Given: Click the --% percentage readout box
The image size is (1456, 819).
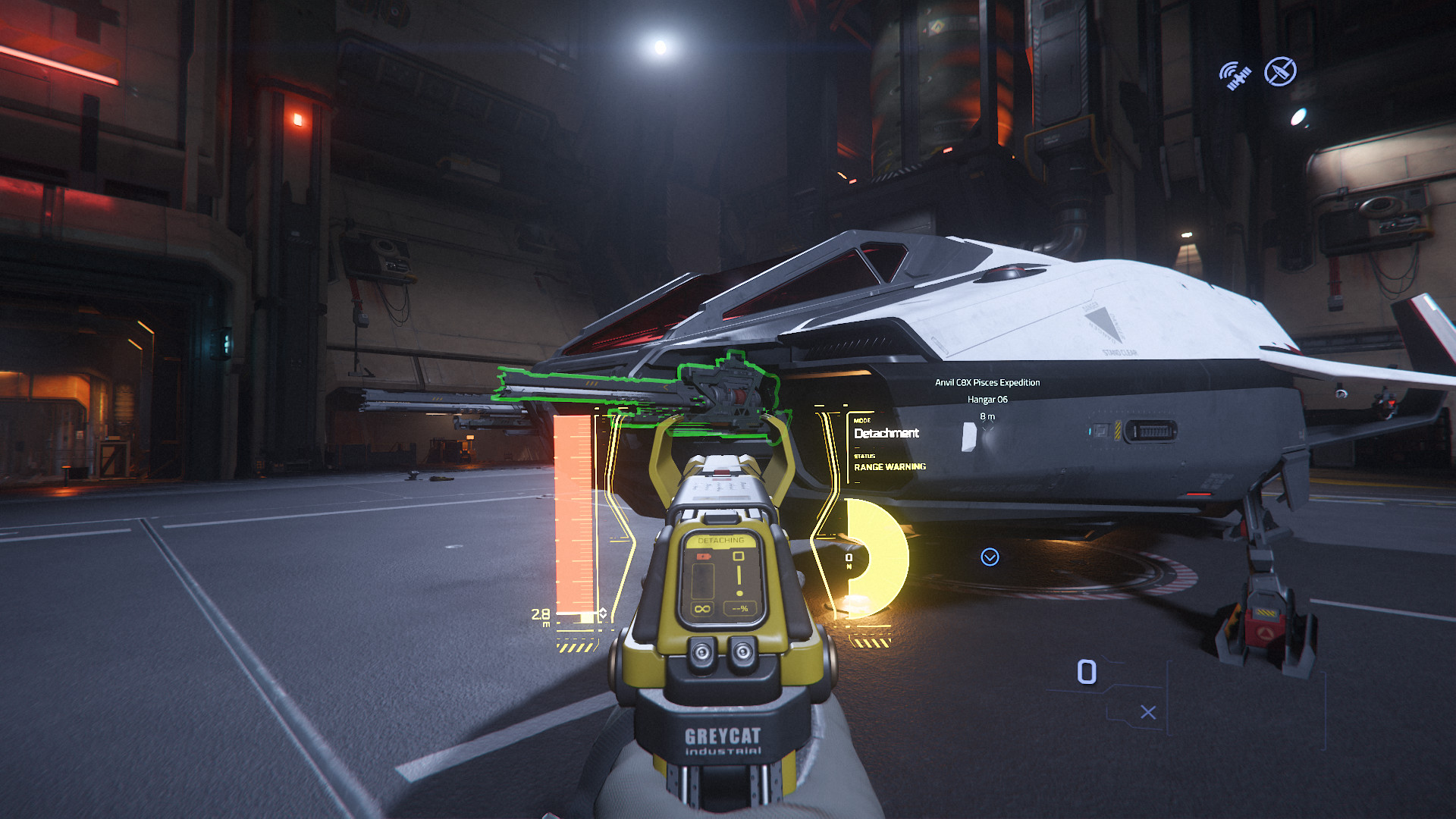Looking at the screenshot, I should (740, 608).
